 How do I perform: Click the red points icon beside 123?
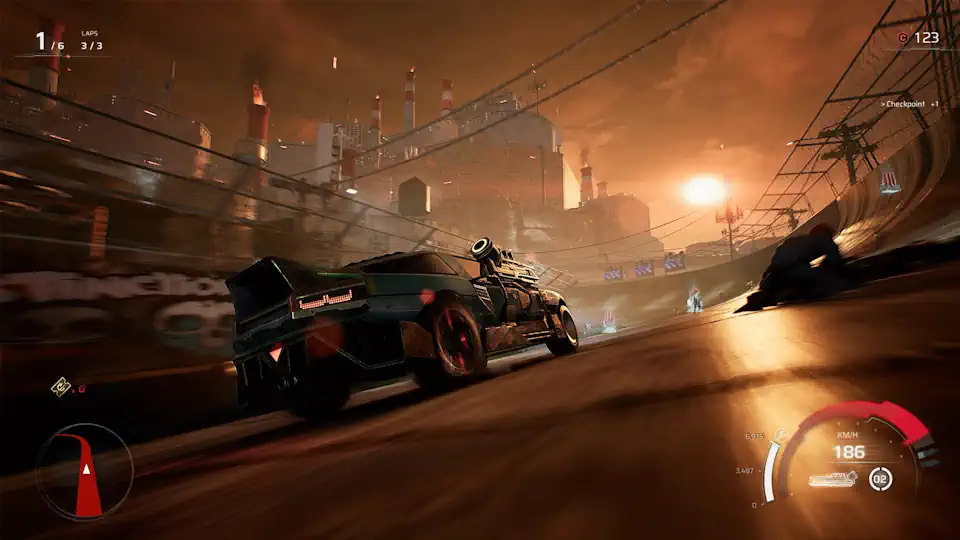pyautogui.click(x=903, y=38)
